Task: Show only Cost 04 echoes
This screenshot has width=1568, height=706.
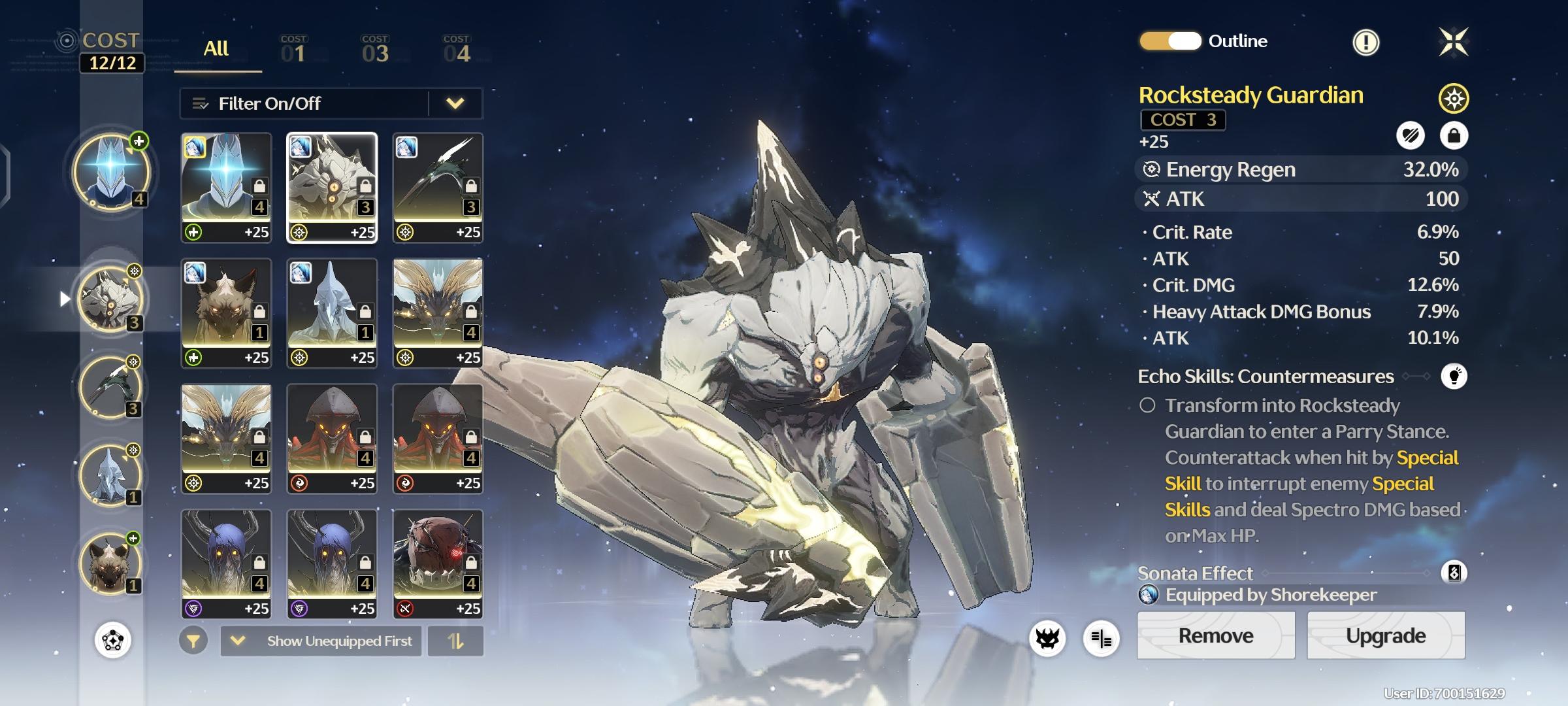Action: pos(456,50)
